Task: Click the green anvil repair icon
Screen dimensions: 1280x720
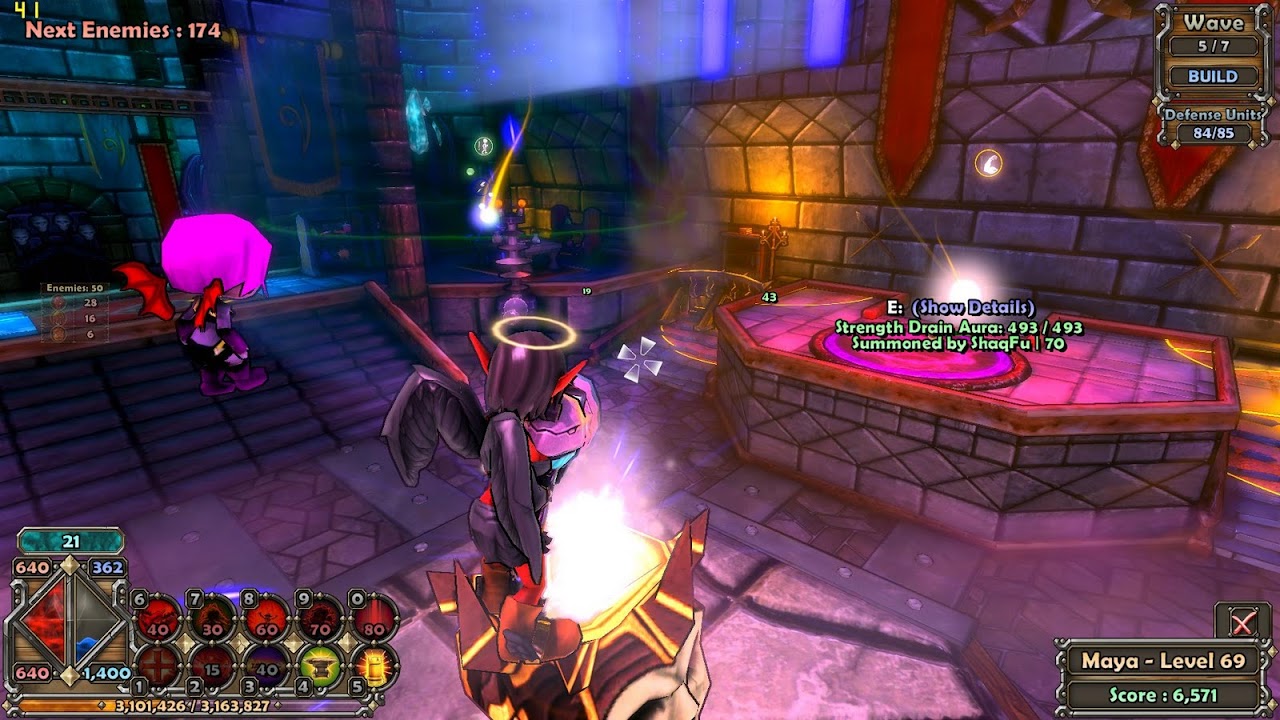Action: tap(321, 667)
